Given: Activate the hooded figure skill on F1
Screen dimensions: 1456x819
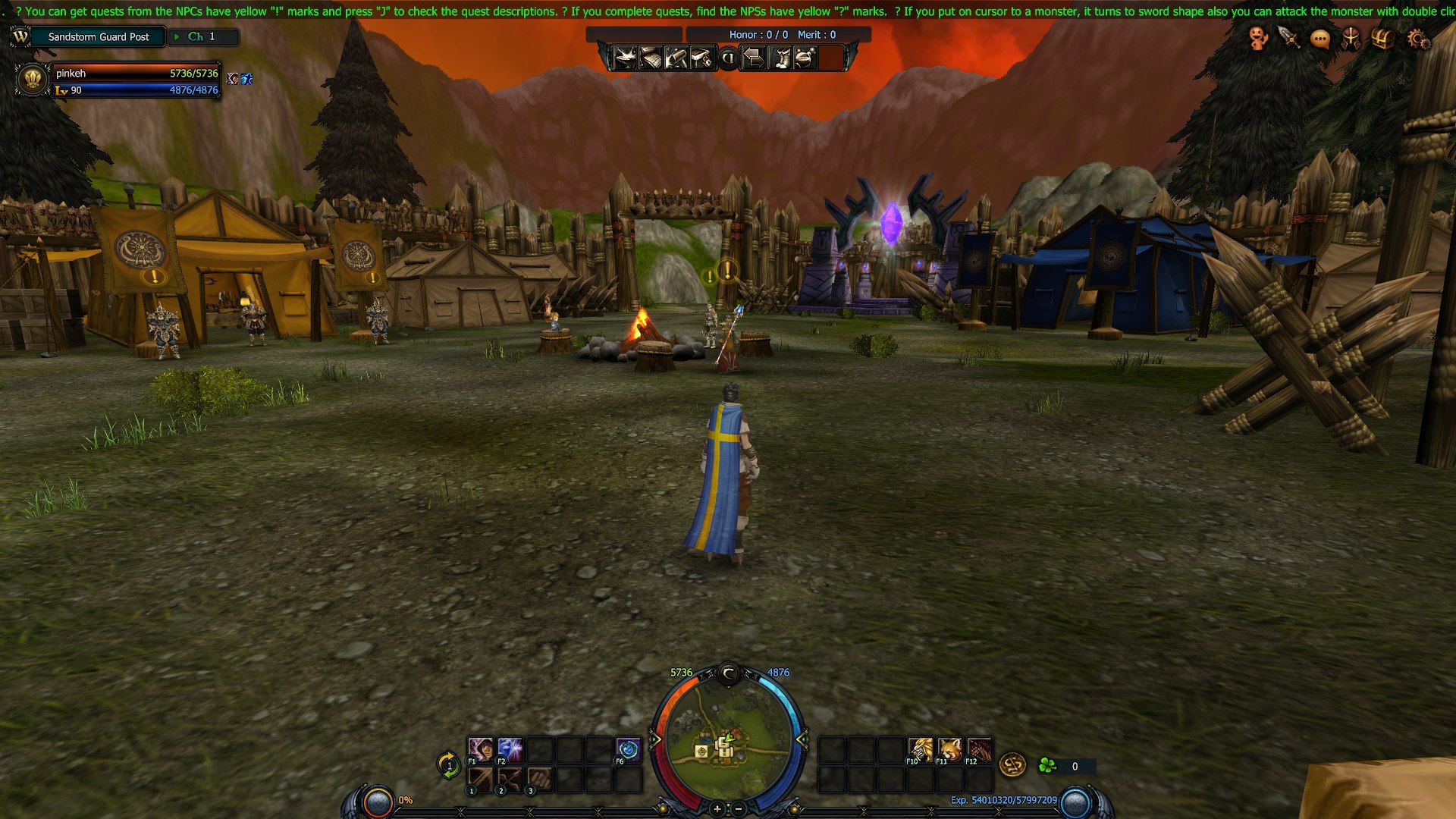Looking at the screenshot, I should click(x=480, y=750).
